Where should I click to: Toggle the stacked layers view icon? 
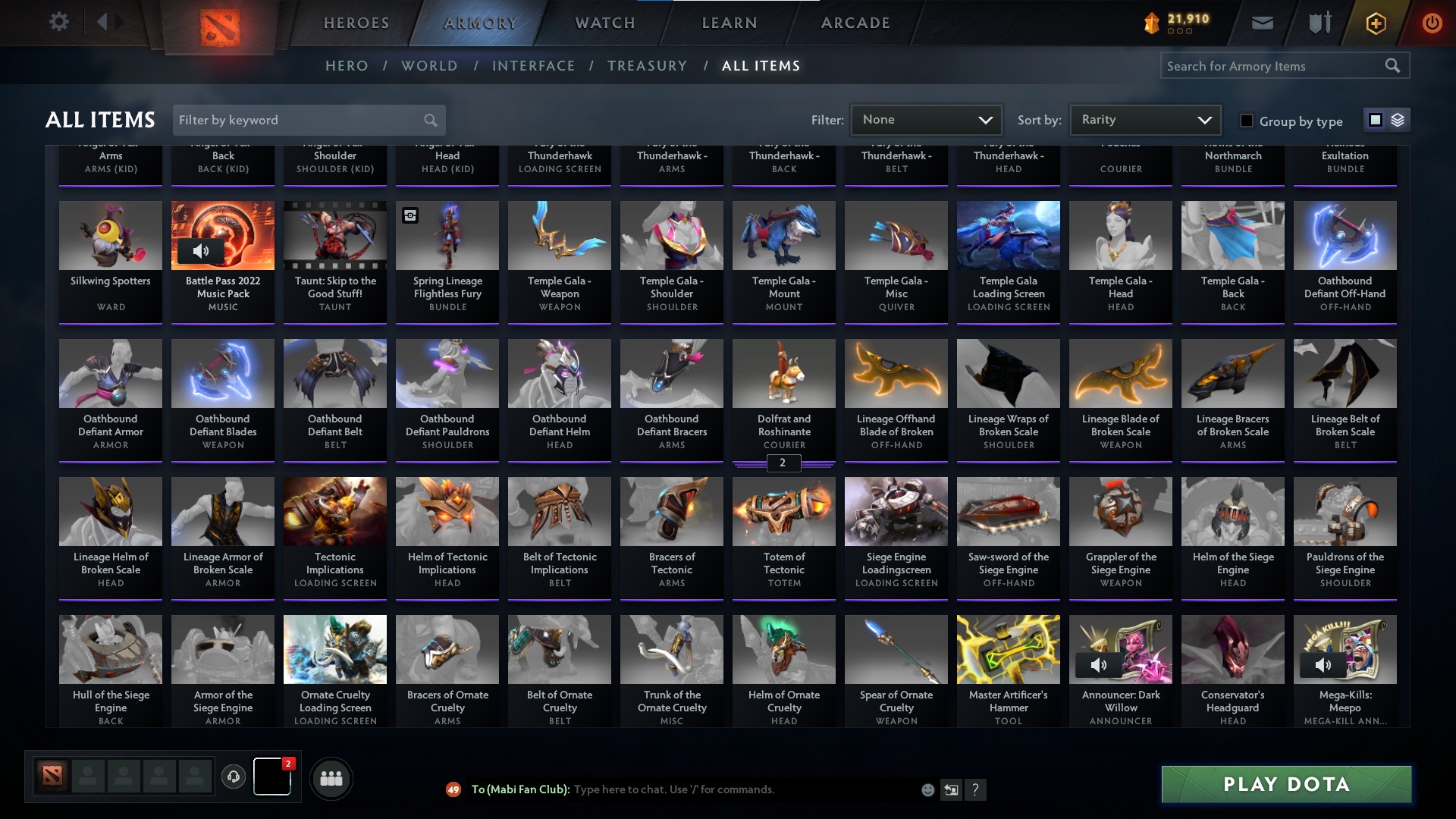pyautogui.click(x=1396, y=120)
